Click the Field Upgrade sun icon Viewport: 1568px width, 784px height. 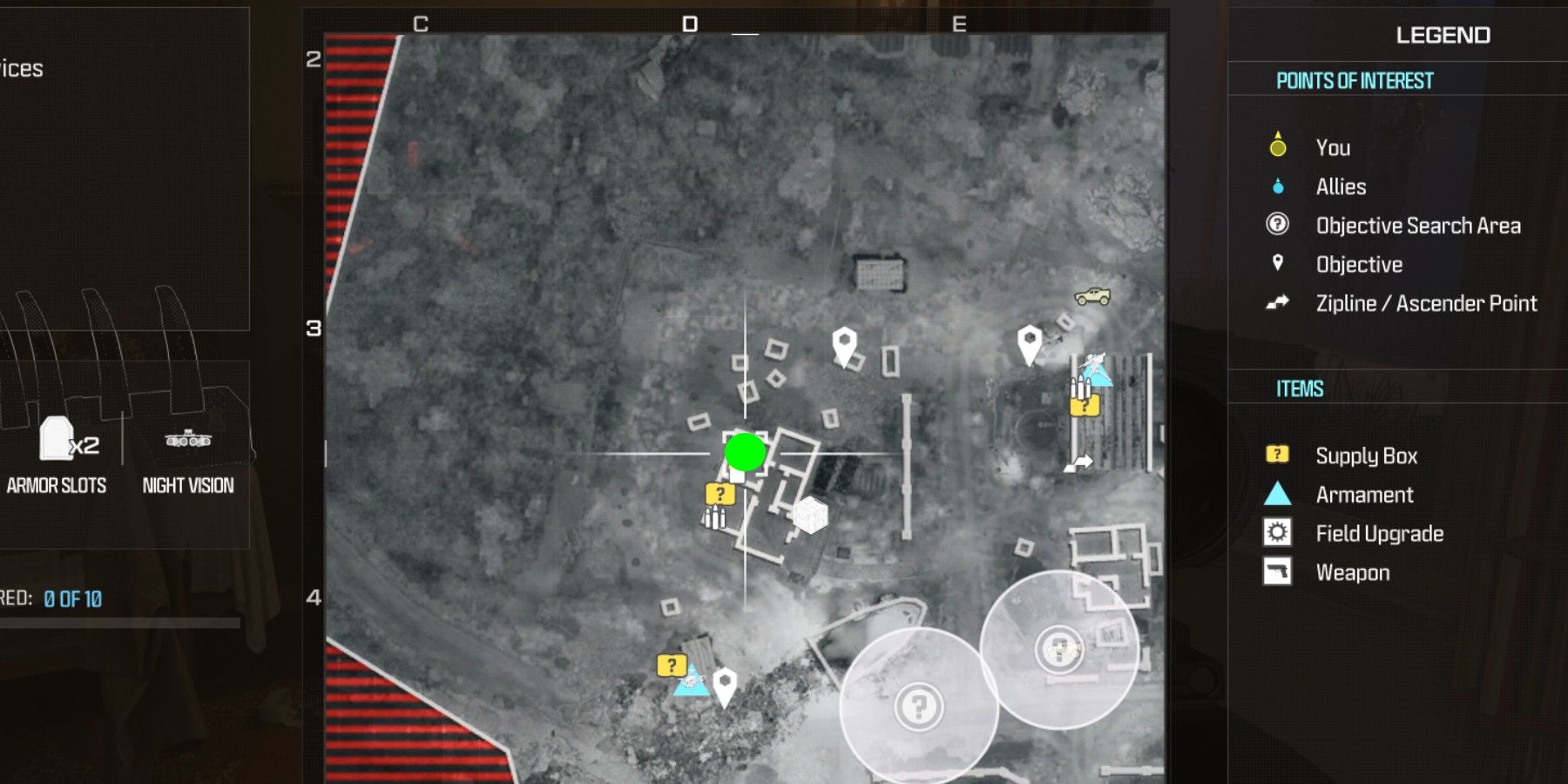coord(1277,533)
